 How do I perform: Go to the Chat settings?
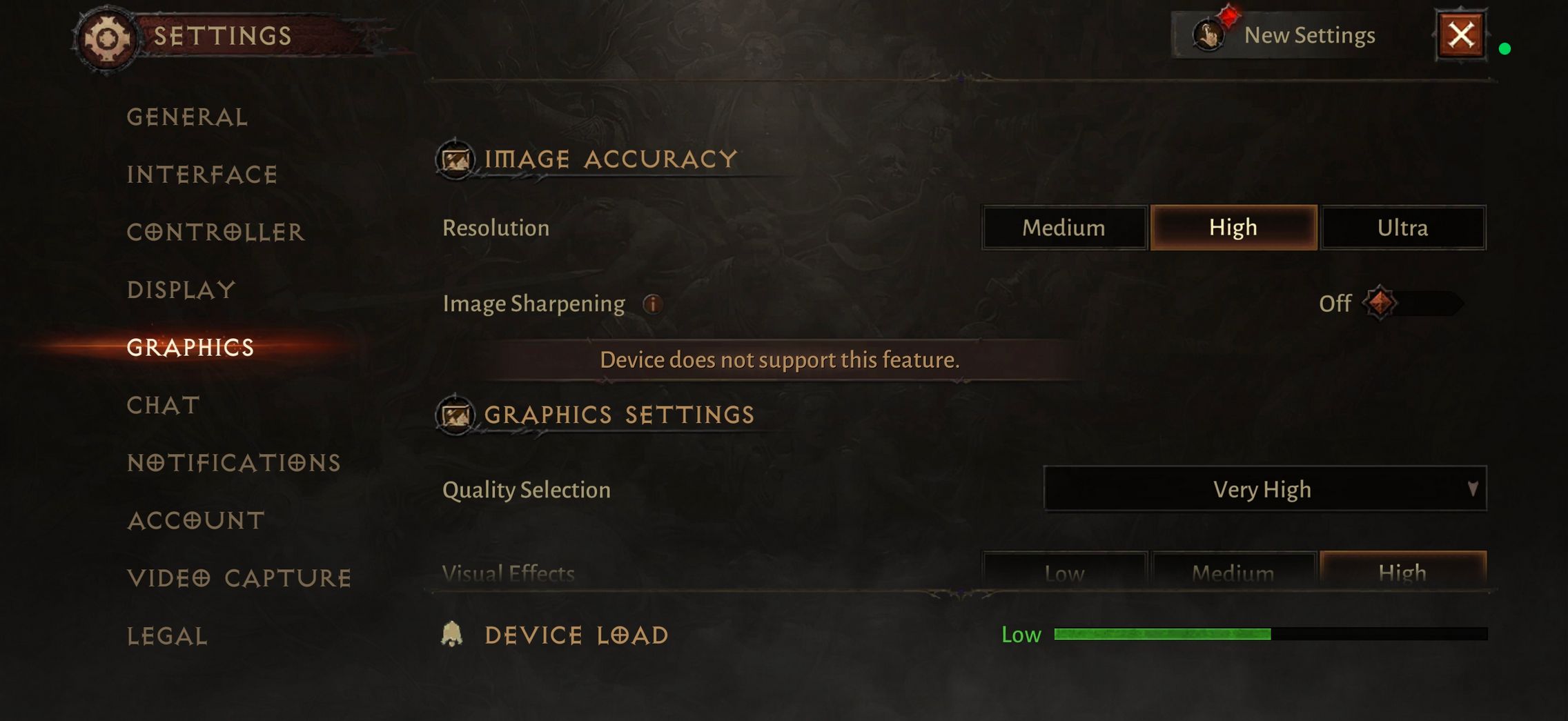164,405
